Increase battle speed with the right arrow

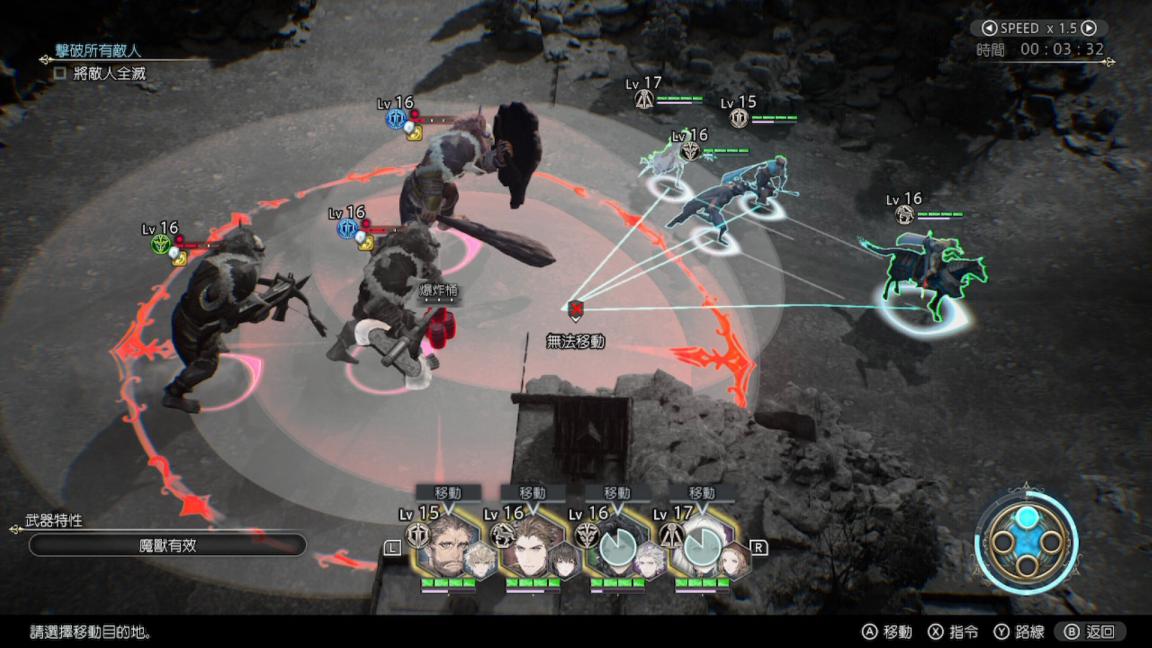(1089, 29)
